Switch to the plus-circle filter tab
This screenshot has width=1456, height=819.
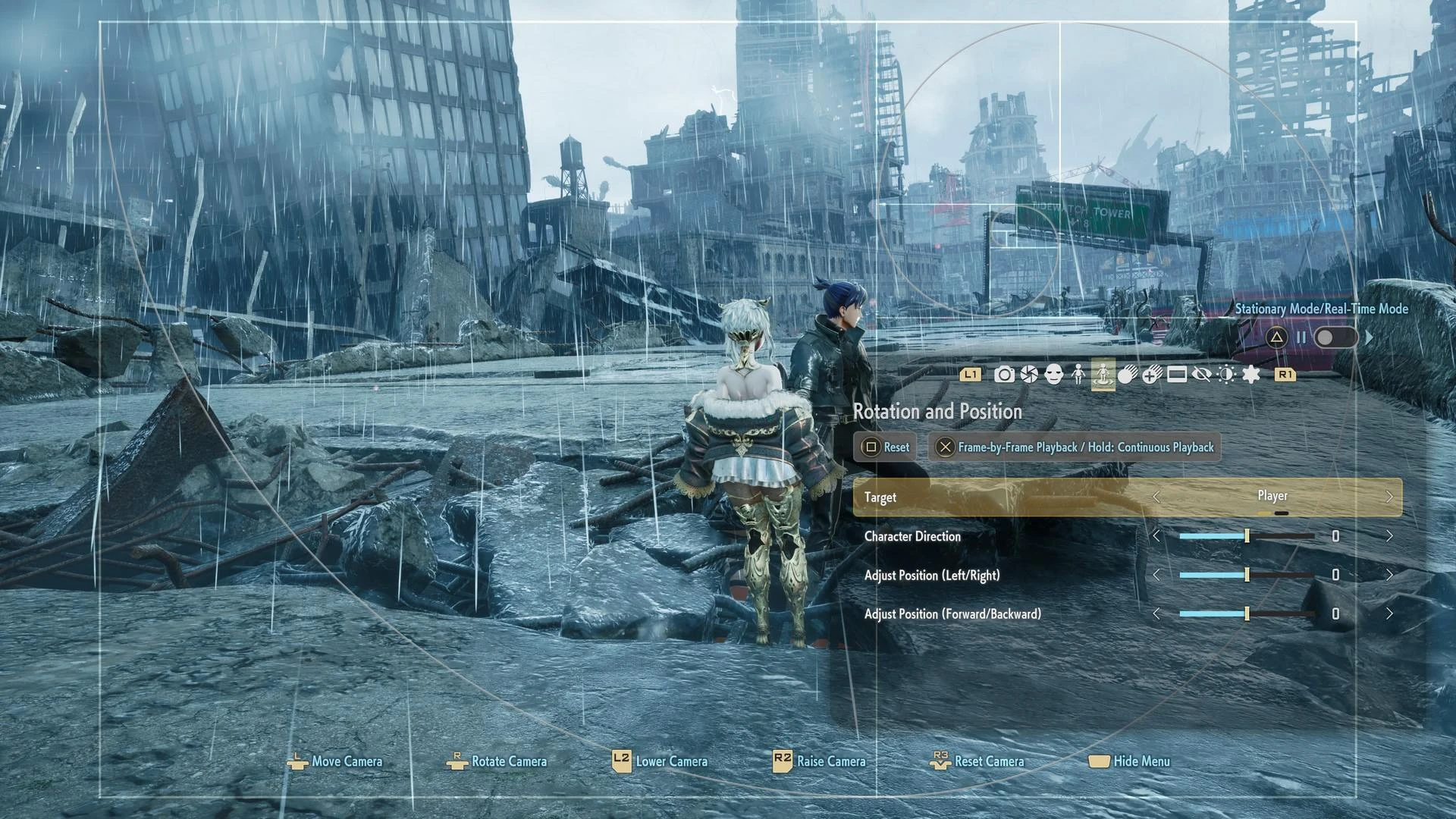[1152, 375]
